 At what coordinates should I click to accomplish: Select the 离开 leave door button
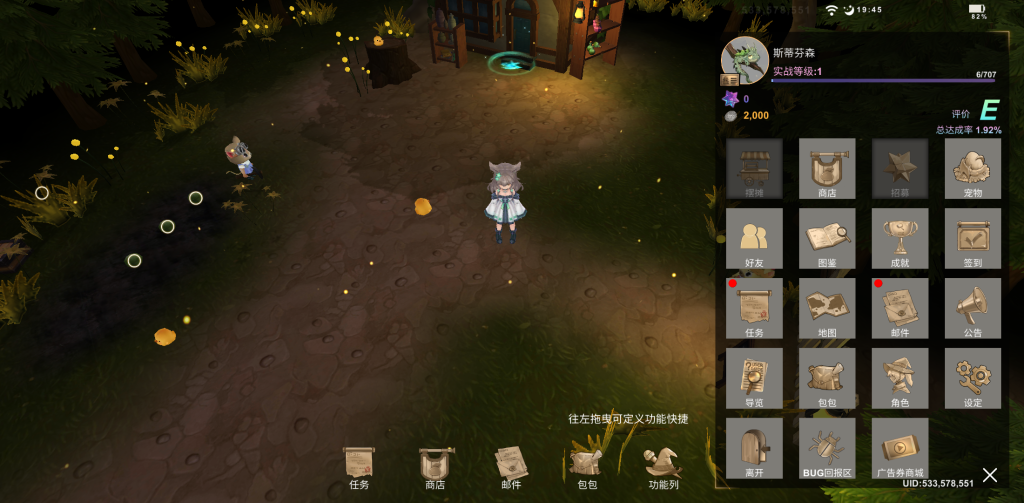click(x=754, y=448)
